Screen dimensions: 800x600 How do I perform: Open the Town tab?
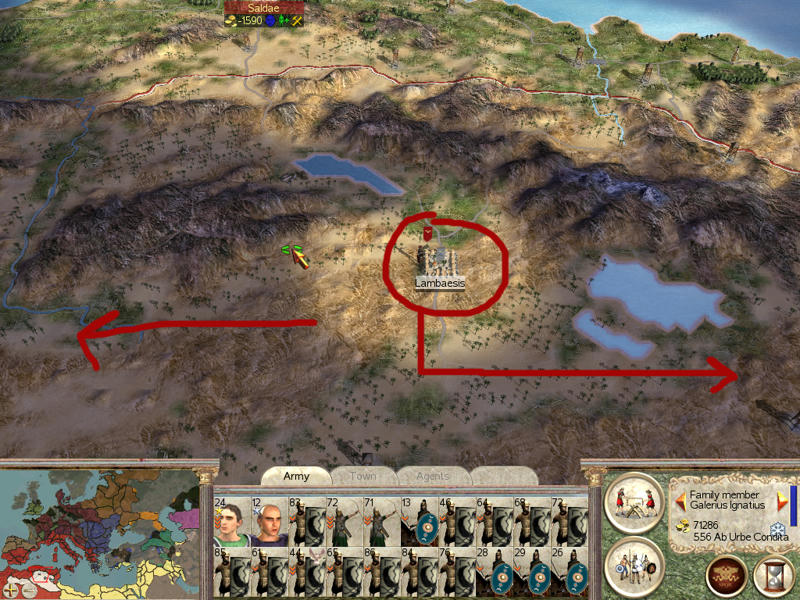362,476
